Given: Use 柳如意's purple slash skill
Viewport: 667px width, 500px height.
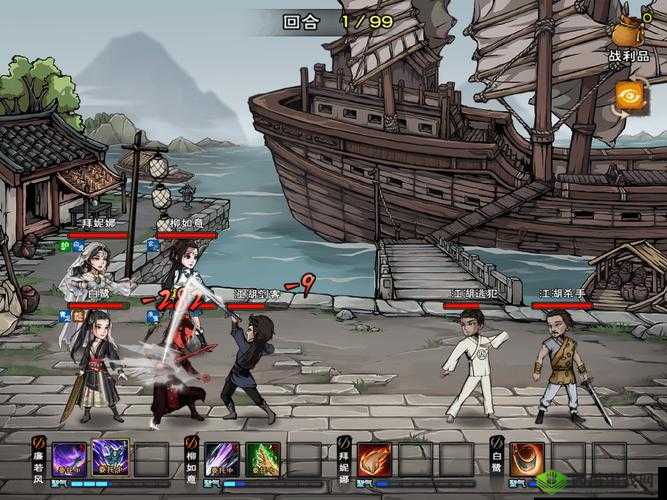Looking at the screenshot, I should [x=222, y=460].
